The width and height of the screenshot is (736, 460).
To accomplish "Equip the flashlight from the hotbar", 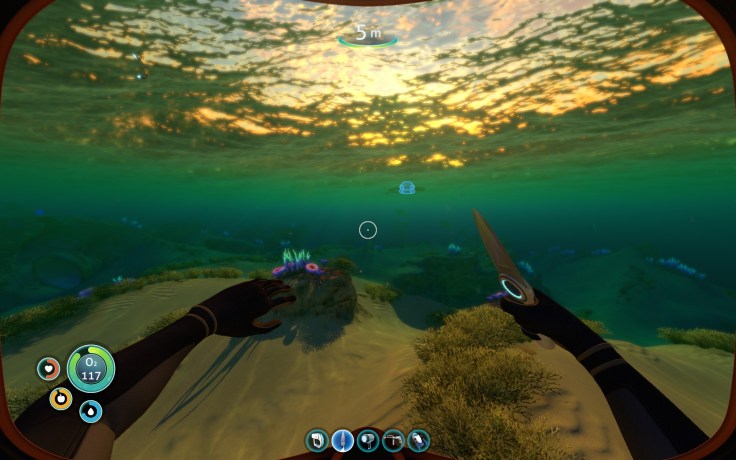I will [x=368, y=440].
